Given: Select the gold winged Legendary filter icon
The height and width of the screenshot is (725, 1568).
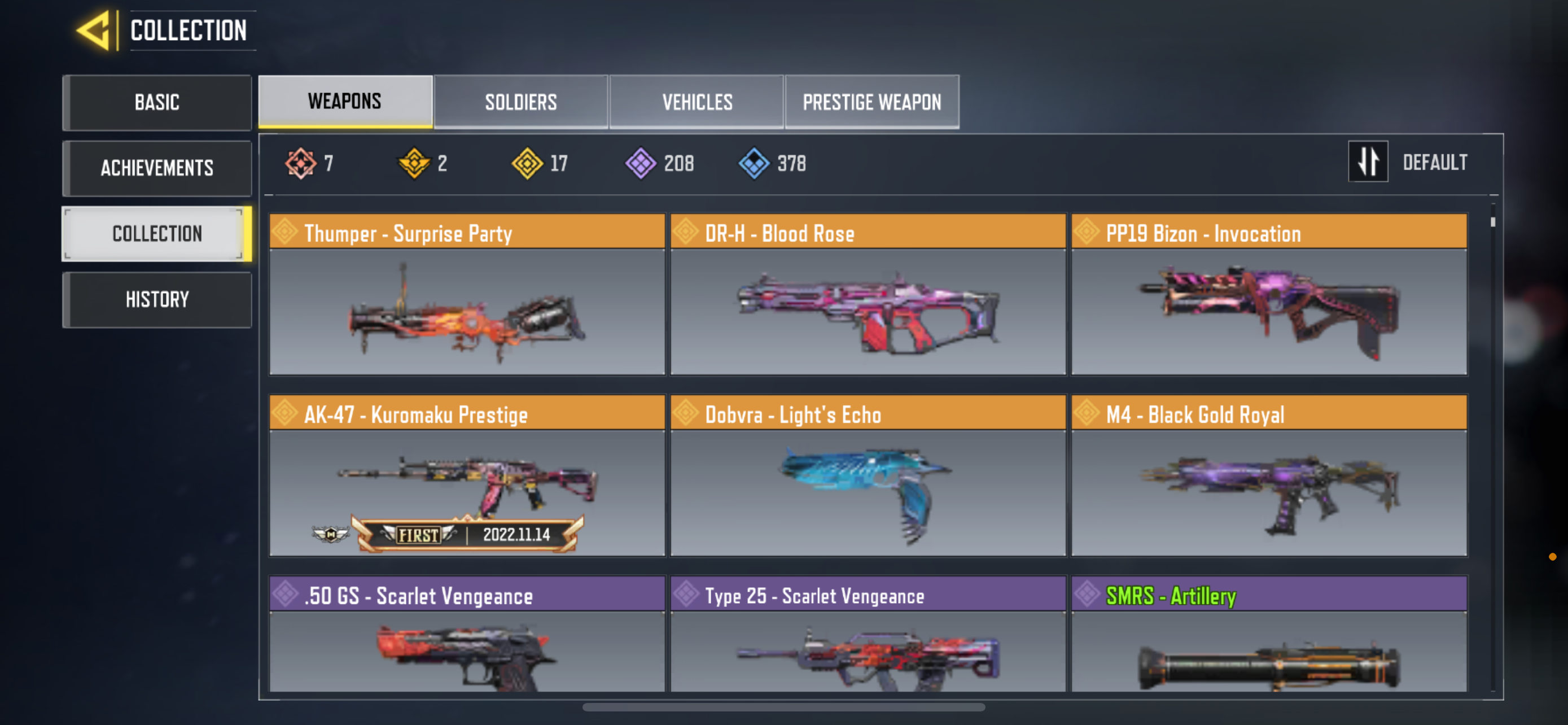Looking at the screenshot, I should click(413, 163).
